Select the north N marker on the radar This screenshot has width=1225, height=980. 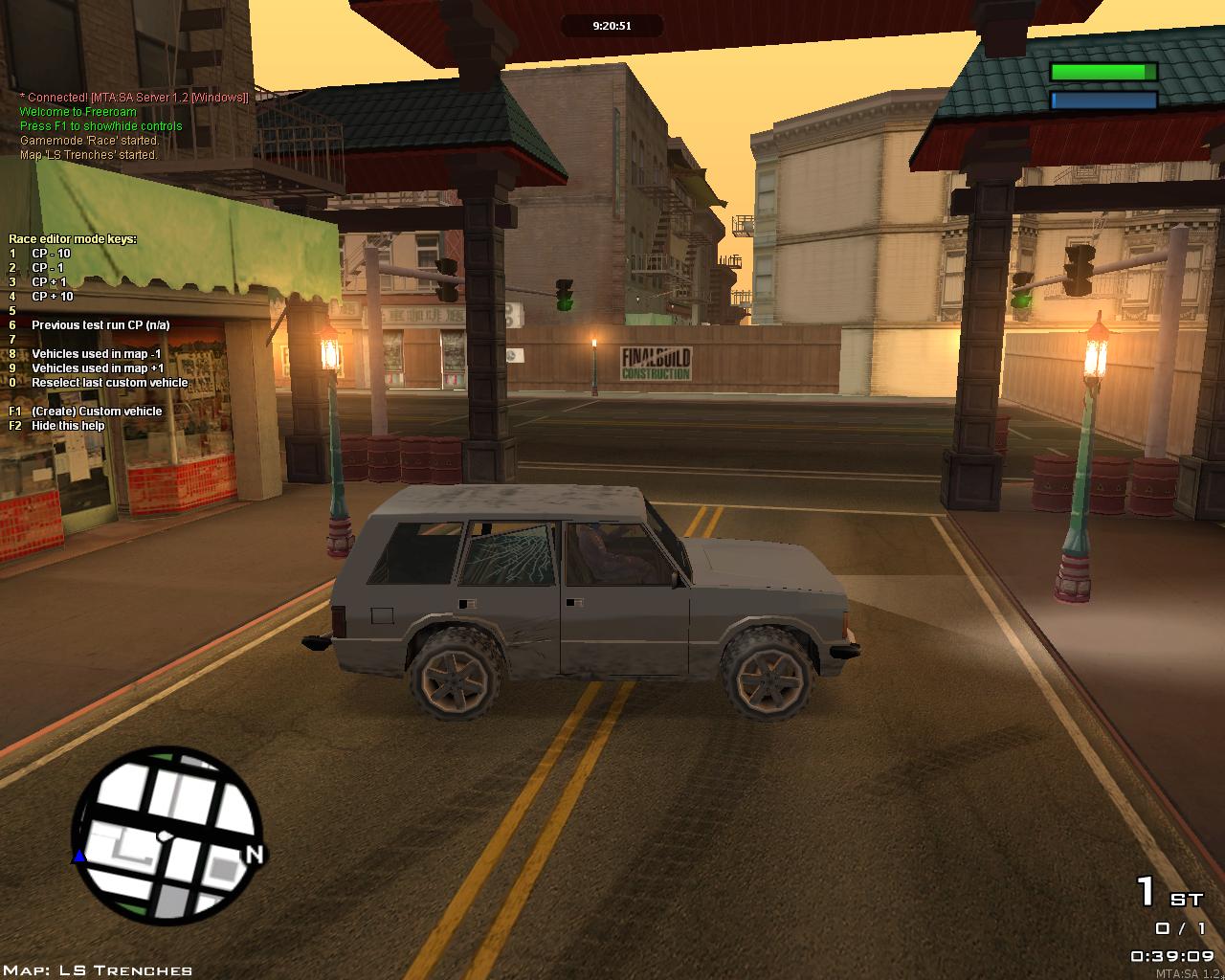coord(255,854)
